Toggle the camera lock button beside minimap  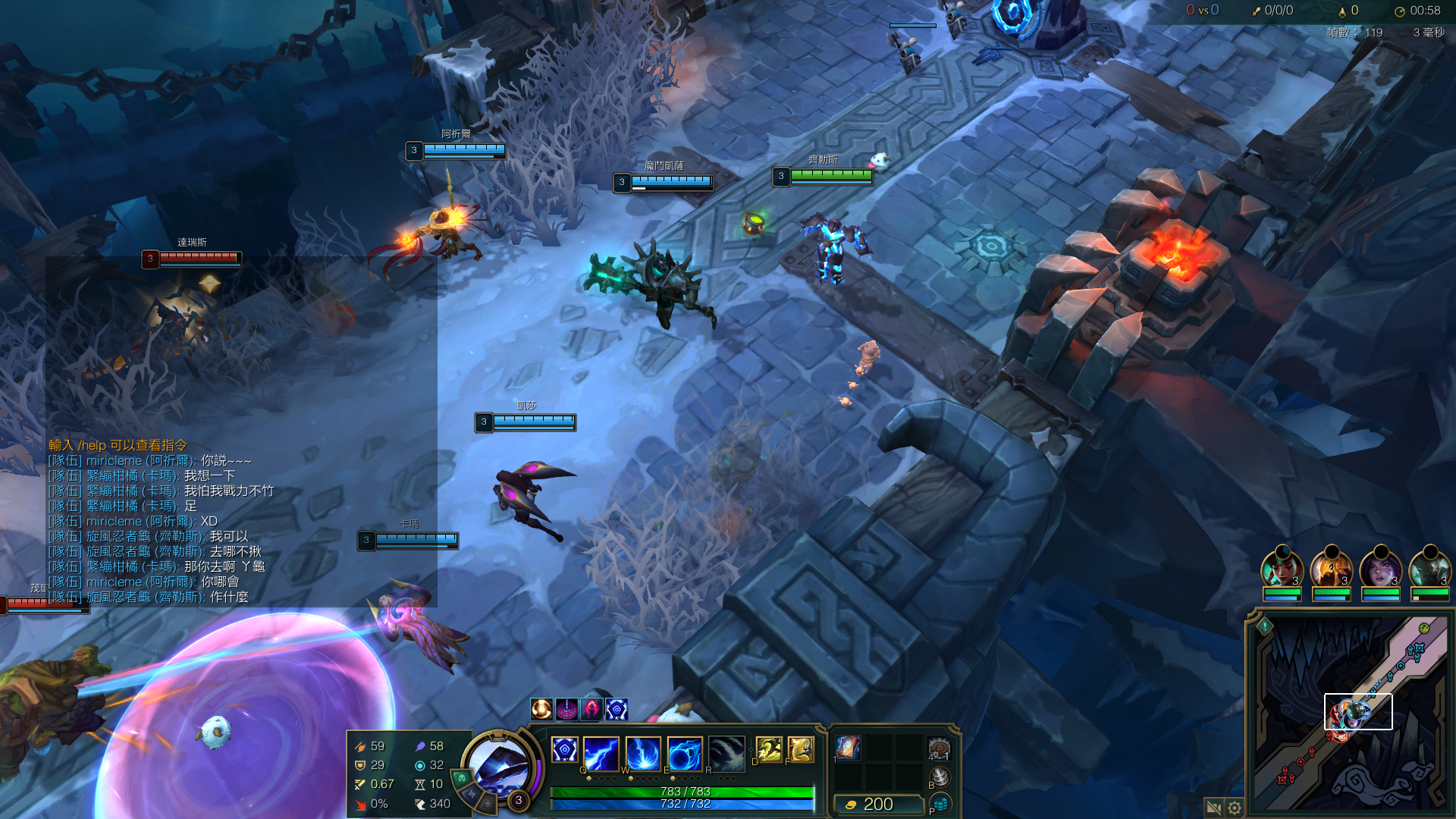(1213, 808)
